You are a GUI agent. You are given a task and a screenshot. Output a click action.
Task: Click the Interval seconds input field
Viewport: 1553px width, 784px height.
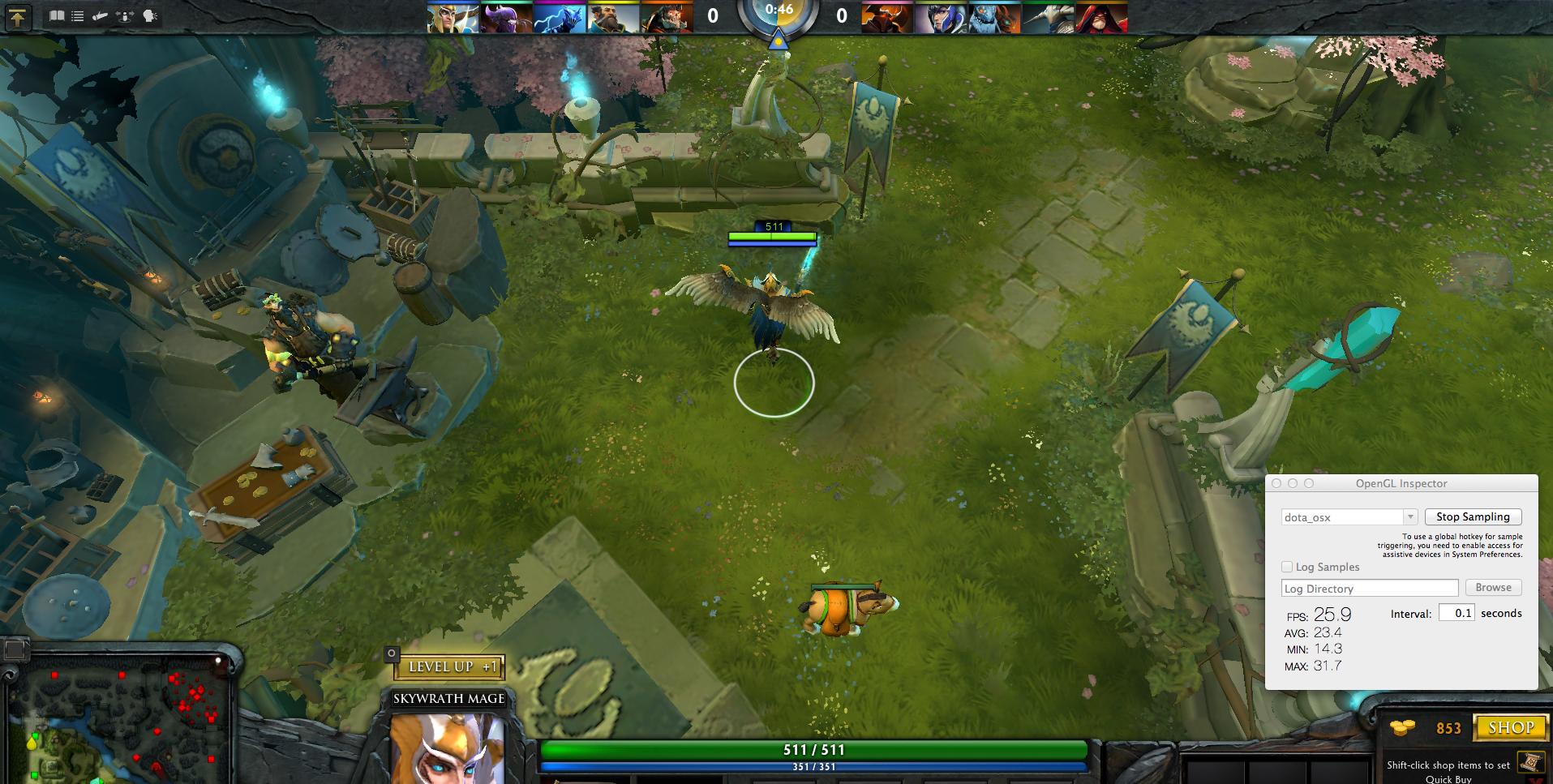click(1456, 613)
